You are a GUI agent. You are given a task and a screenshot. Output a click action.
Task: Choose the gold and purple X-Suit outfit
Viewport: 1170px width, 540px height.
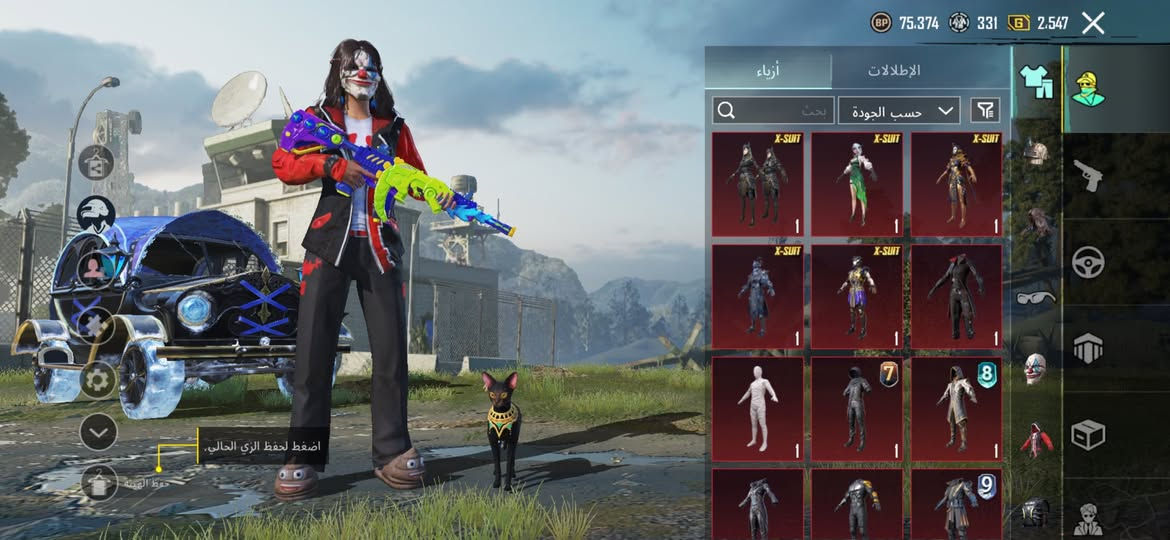856,297
